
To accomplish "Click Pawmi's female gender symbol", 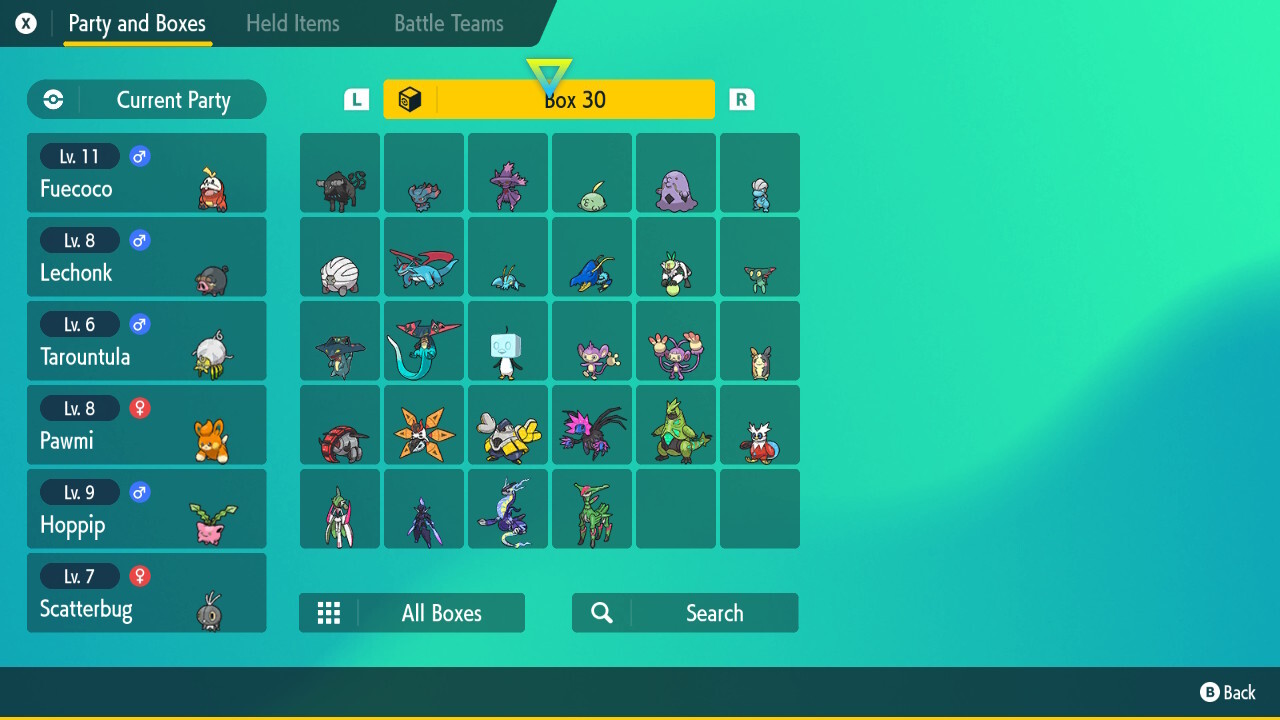I will 139,408.
